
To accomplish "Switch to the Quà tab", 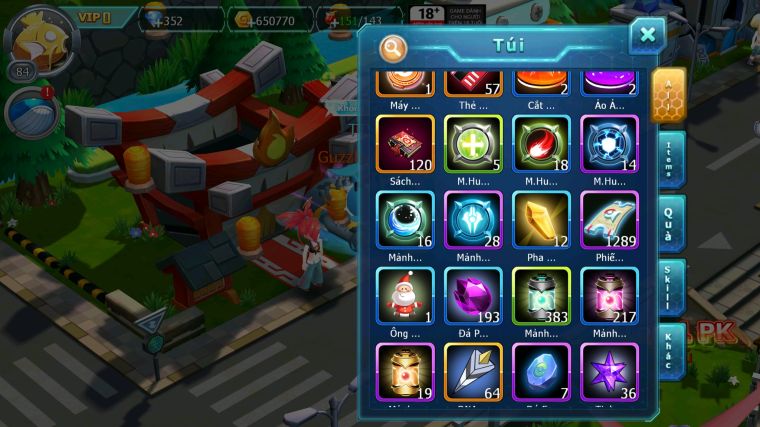I will (x=668, y=223).
